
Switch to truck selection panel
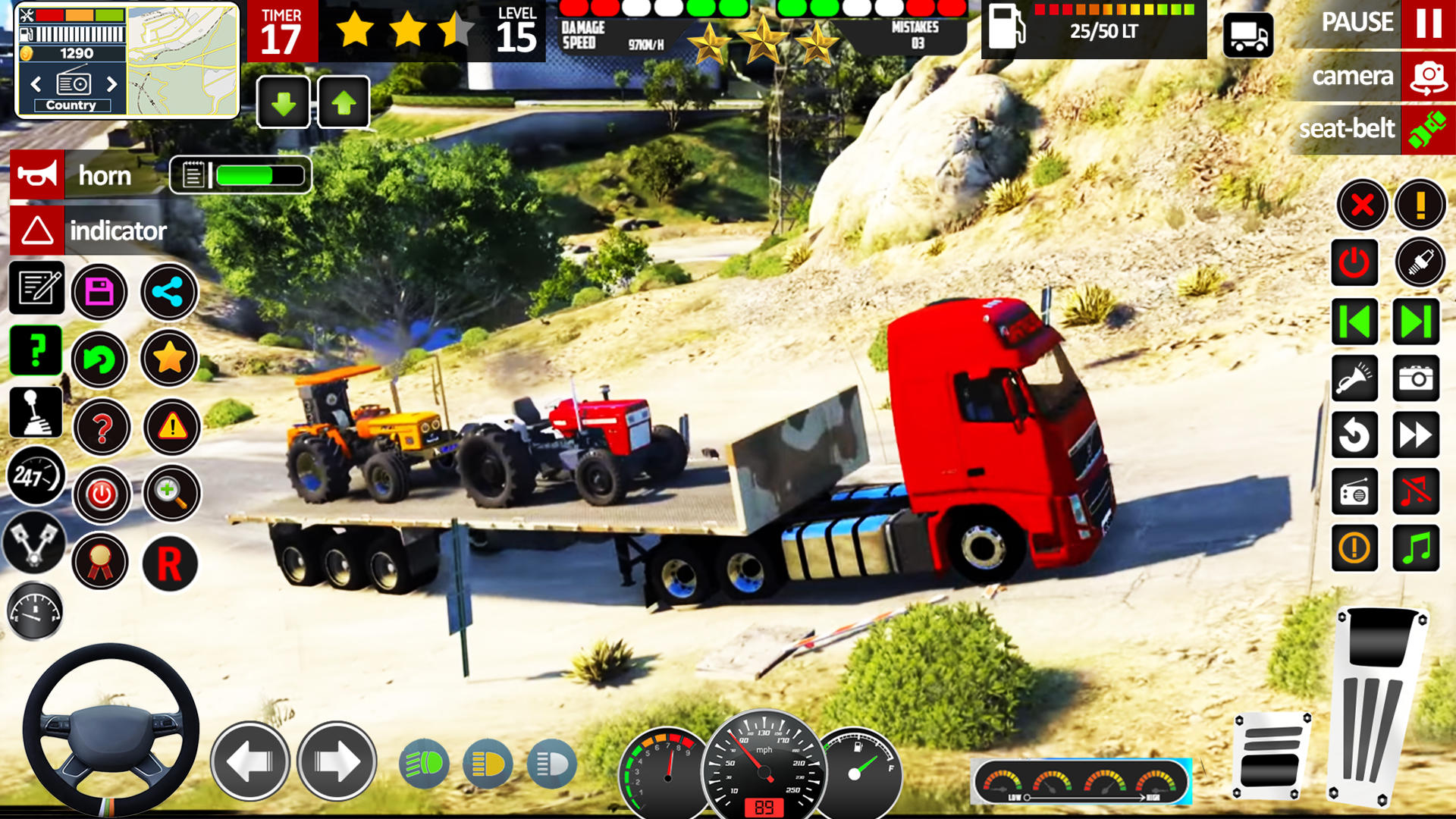point(1248,36)
